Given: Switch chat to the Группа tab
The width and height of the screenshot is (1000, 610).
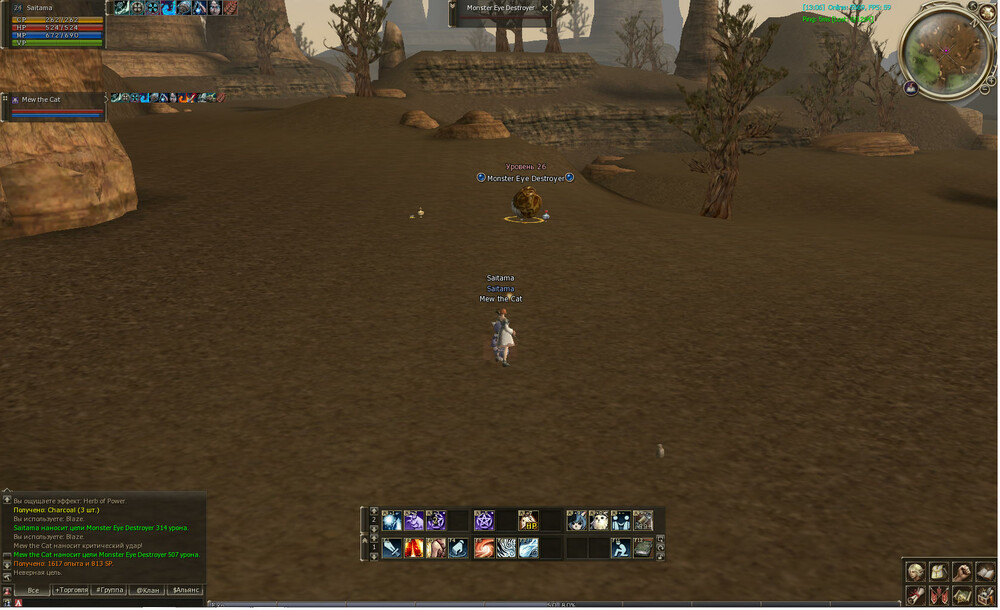Looking at the screenshot, I should click(109, 590).
